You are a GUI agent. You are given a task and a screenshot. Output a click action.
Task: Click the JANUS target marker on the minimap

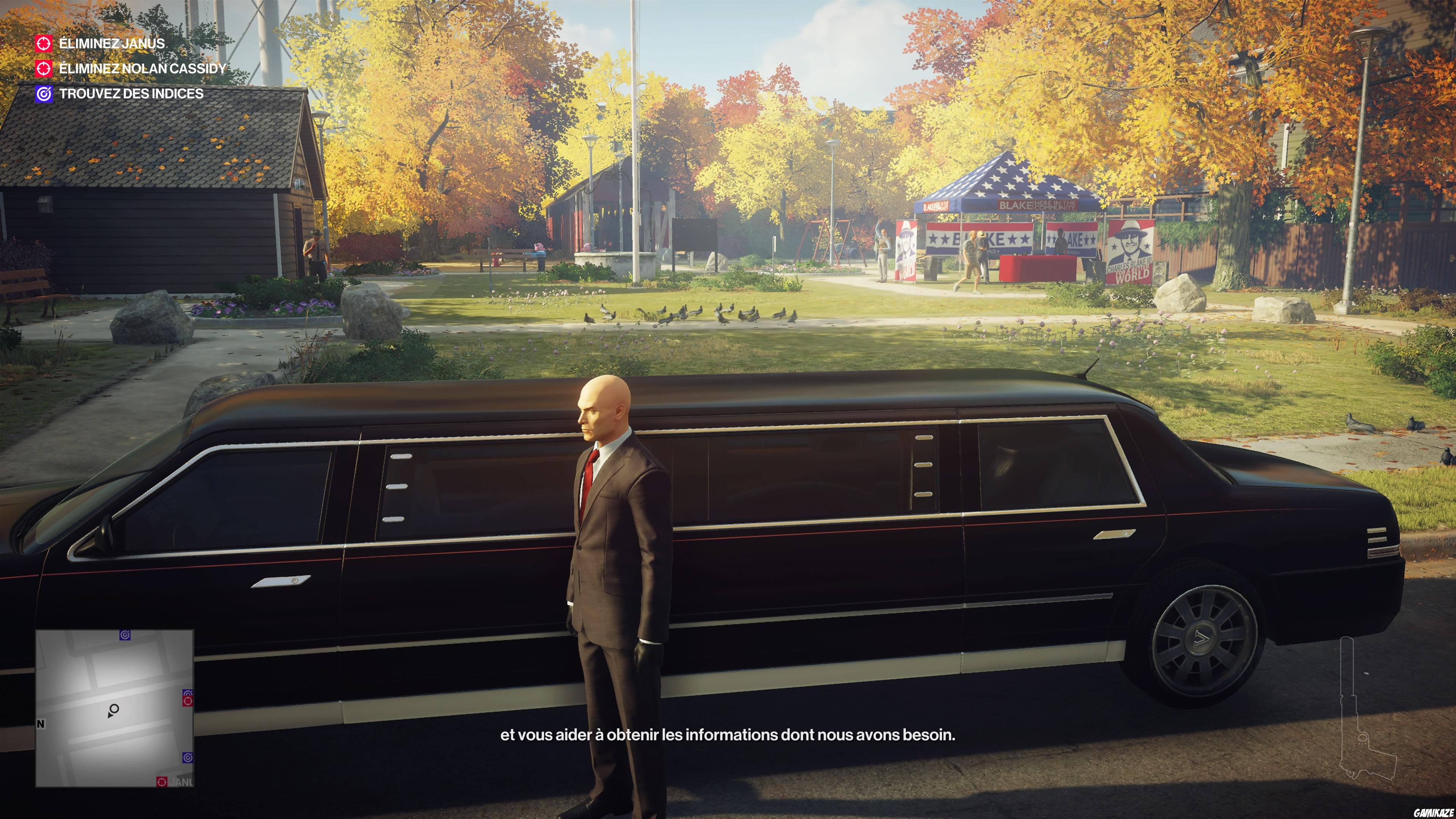(x=162, y=782)
